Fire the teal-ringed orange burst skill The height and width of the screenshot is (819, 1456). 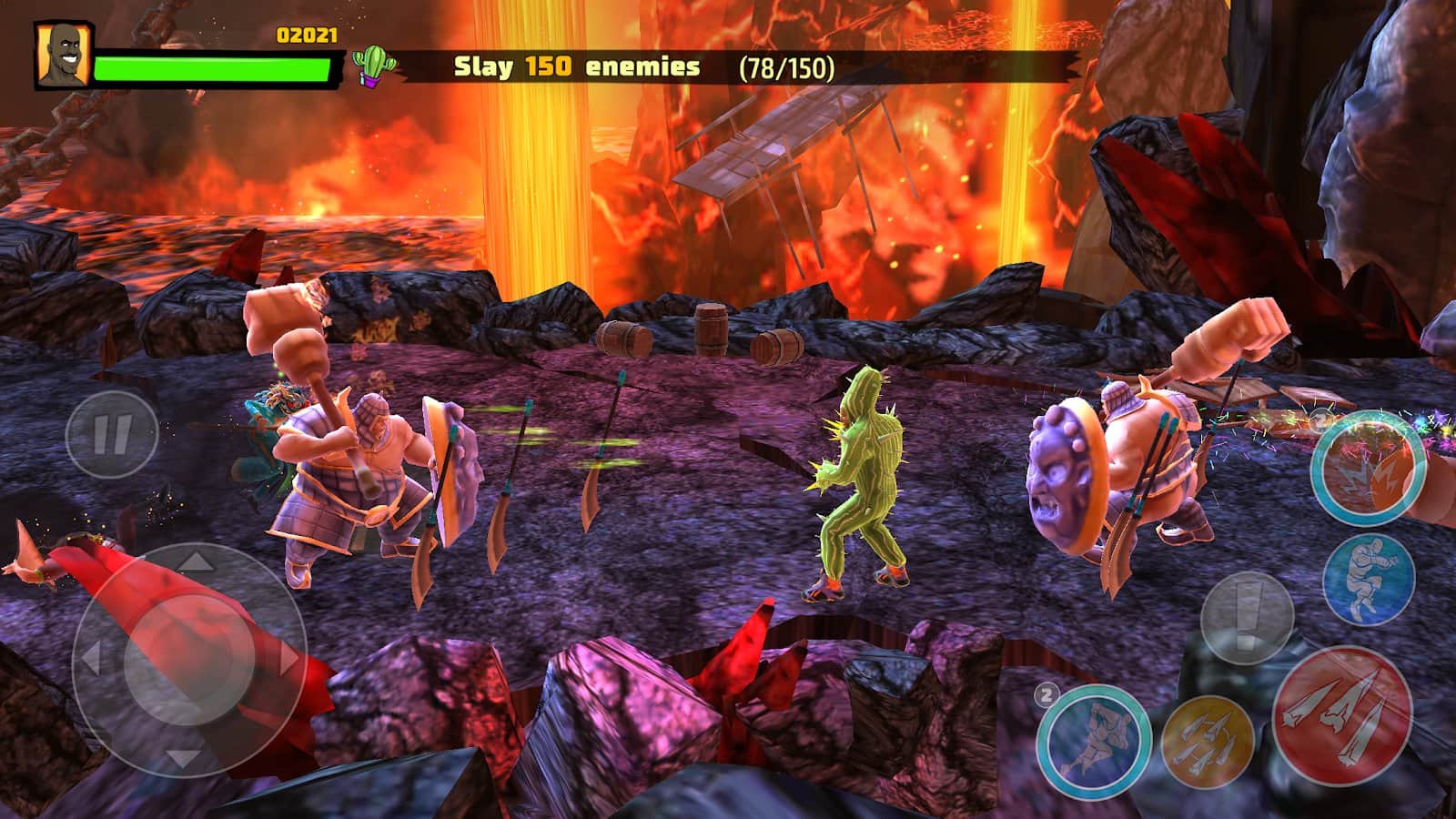1368,467
